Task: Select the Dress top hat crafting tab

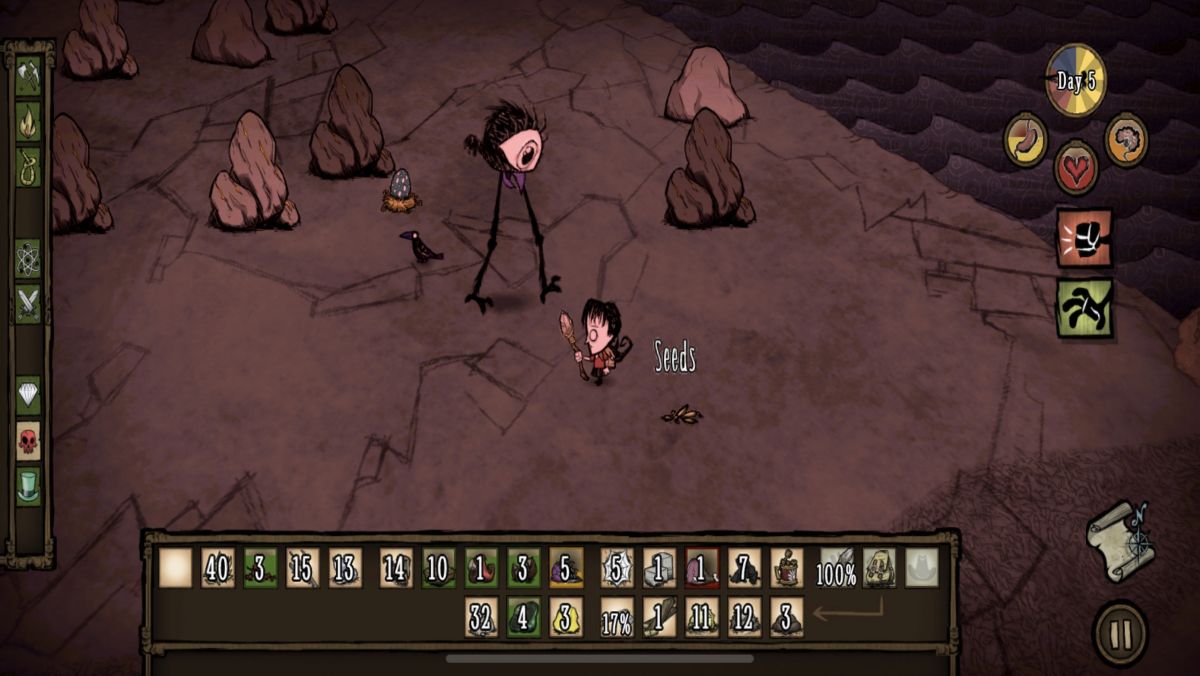Action: click(28, 486)
